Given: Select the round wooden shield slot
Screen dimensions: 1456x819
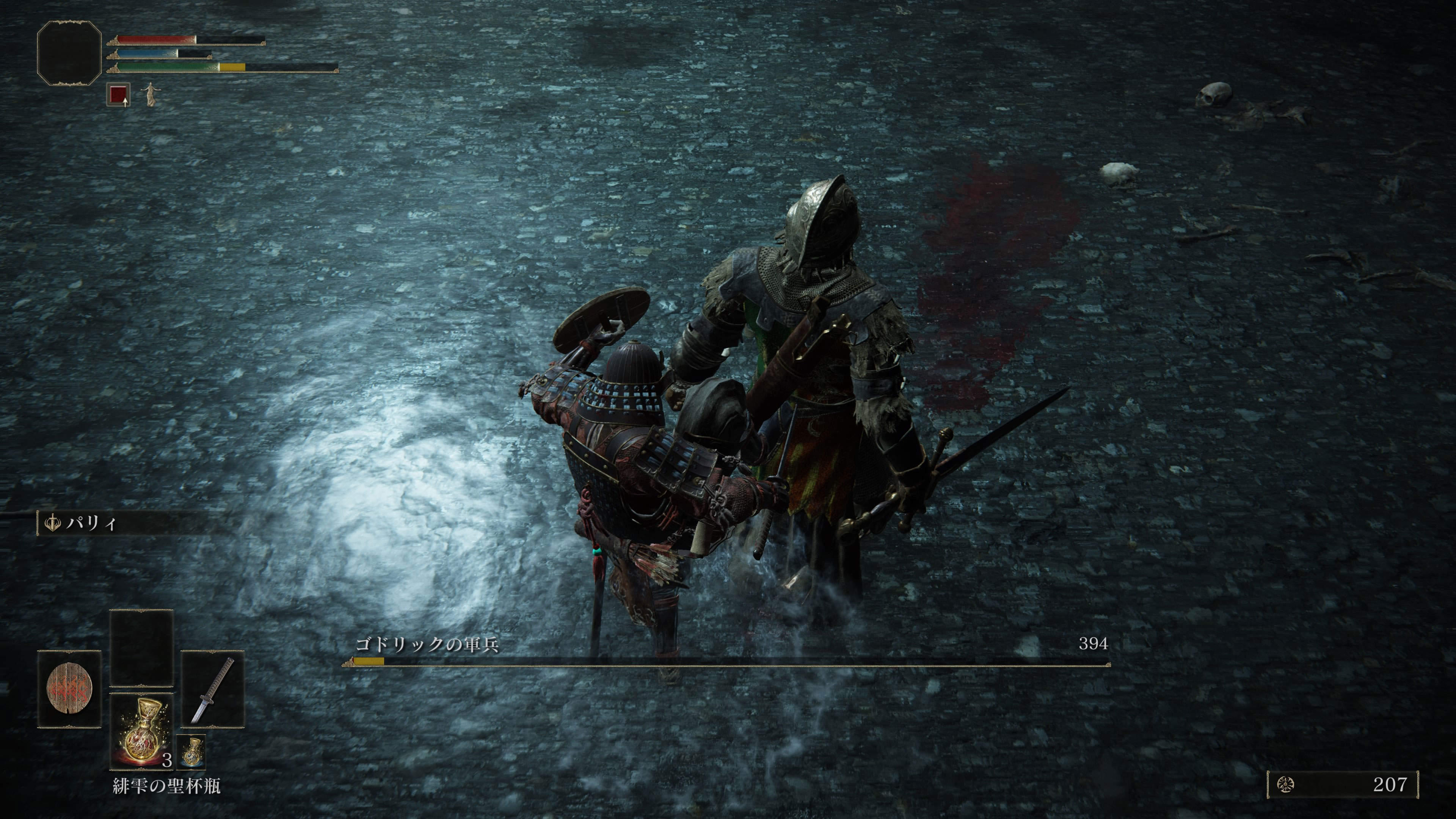Looking at the screenshot, I should (69, 689).
